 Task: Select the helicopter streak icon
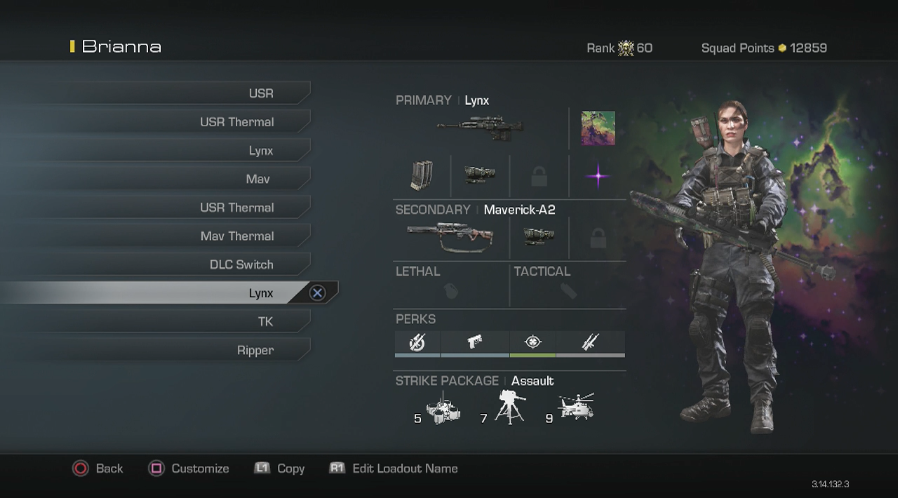576,406
